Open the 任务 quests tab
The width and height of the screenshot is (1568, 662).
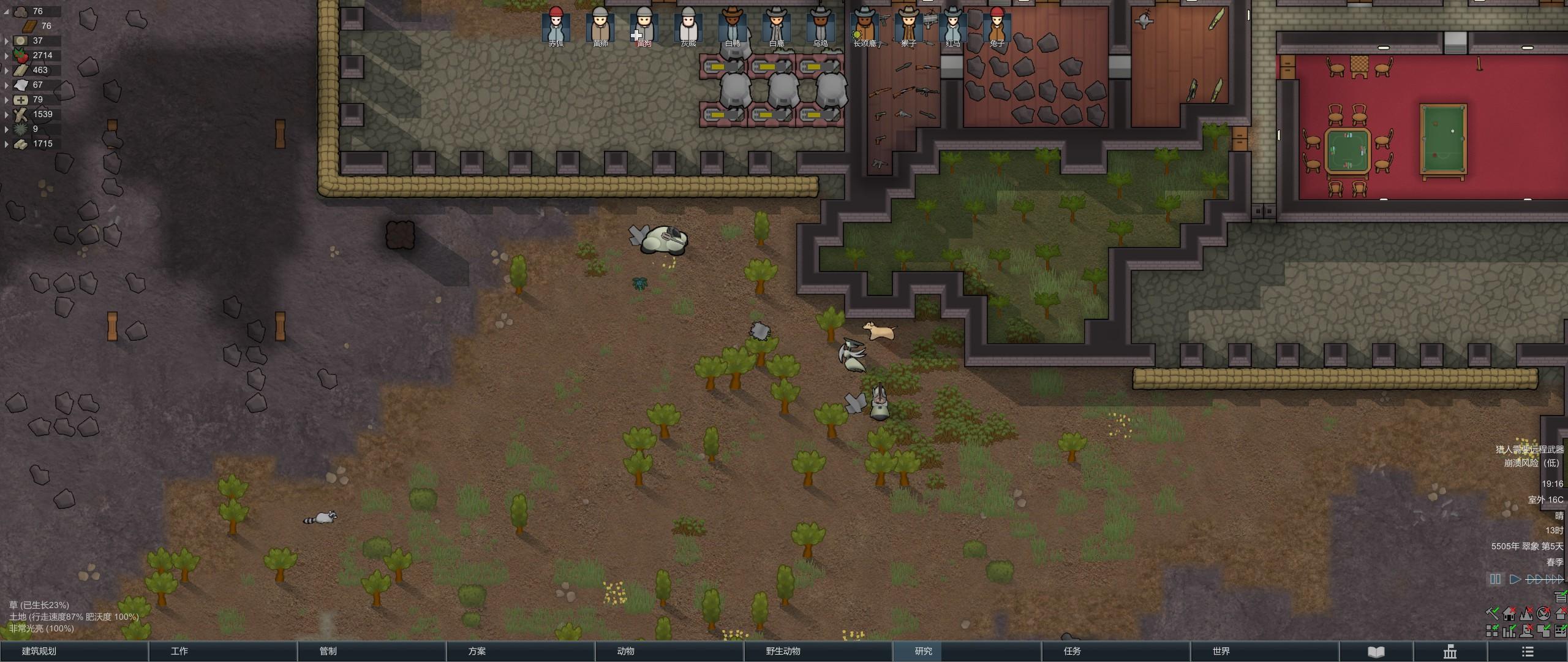(1072, 651)
